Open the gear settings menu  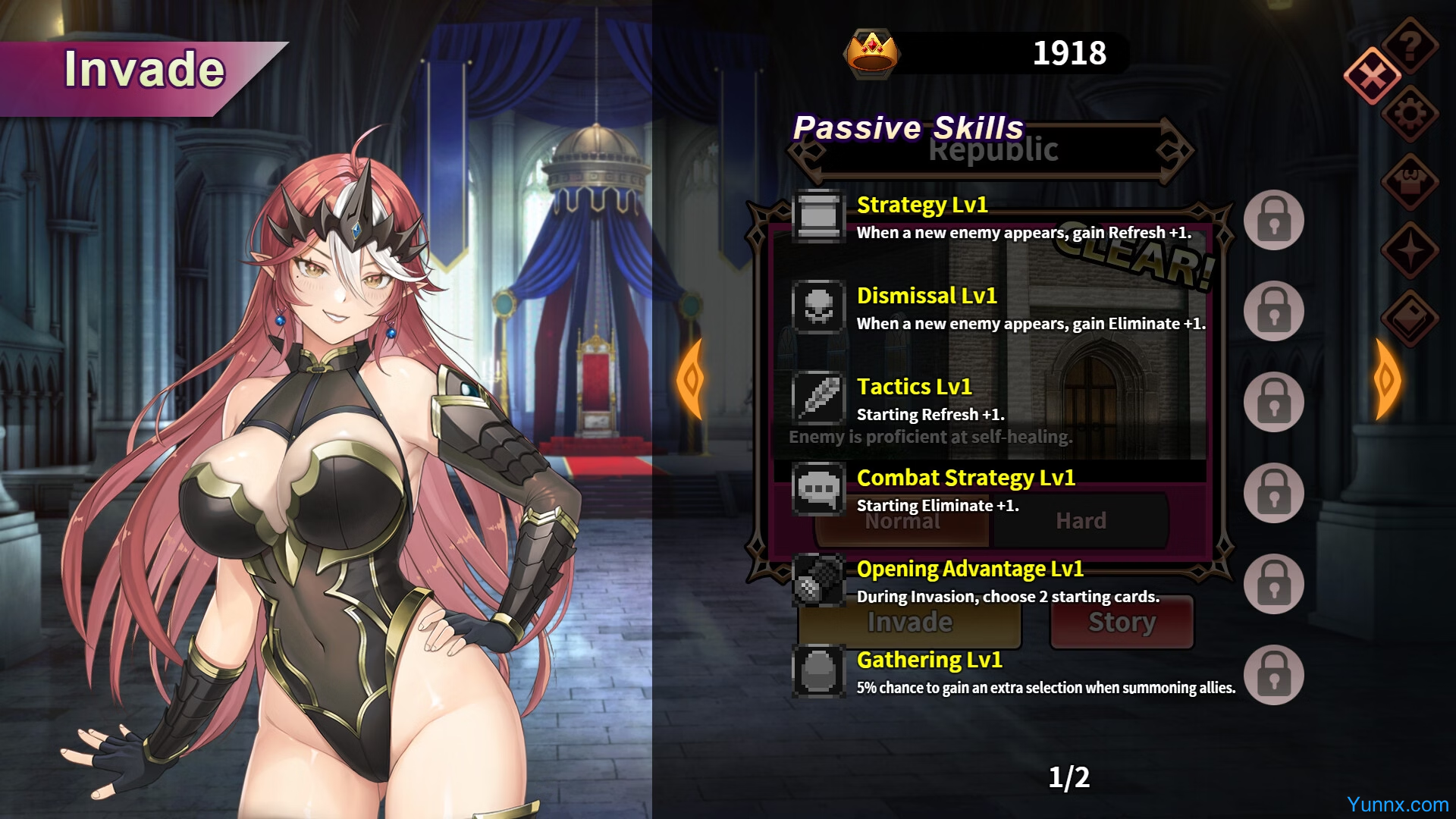pyautogui.click(x=1410, y=114)
